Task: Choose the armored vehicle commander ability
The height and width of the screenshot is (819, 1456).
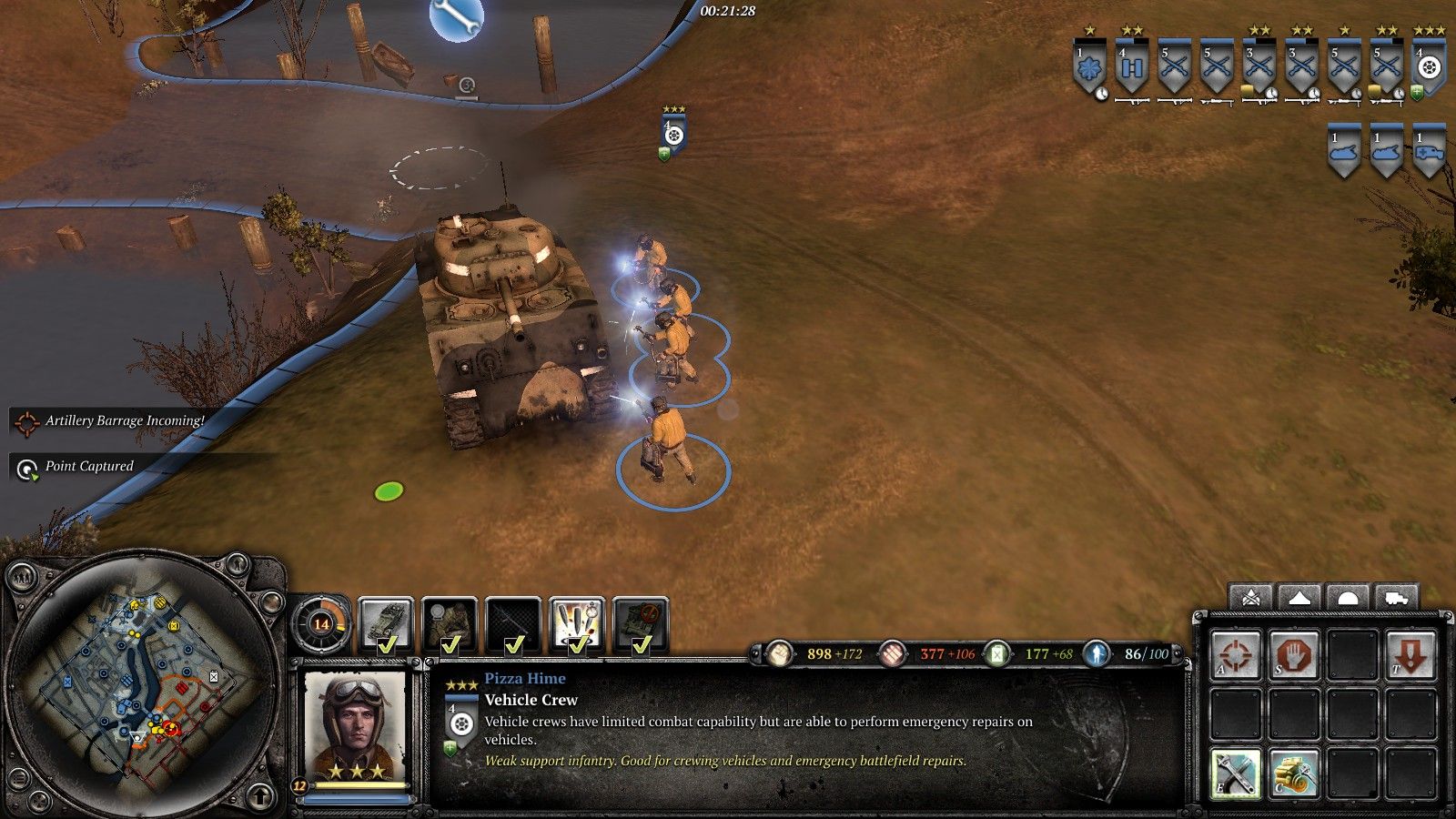Action: coord(386,623)
